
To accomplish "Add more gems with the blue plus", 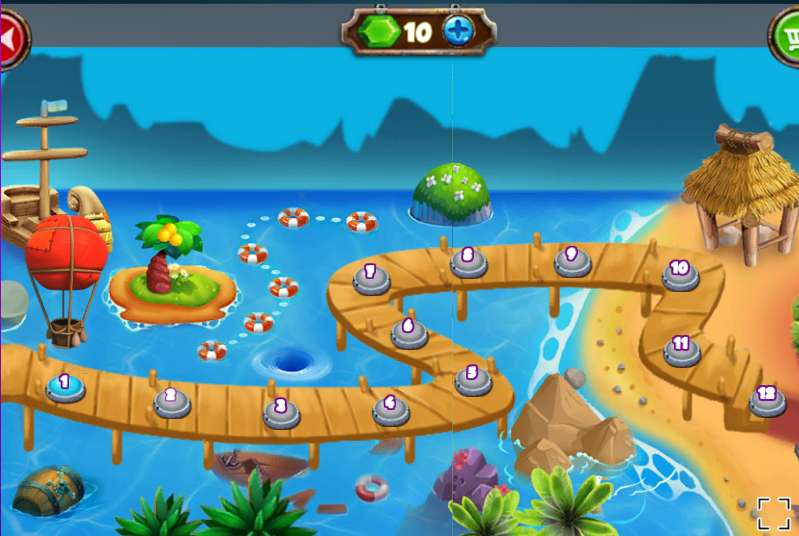I will (457, 32).
